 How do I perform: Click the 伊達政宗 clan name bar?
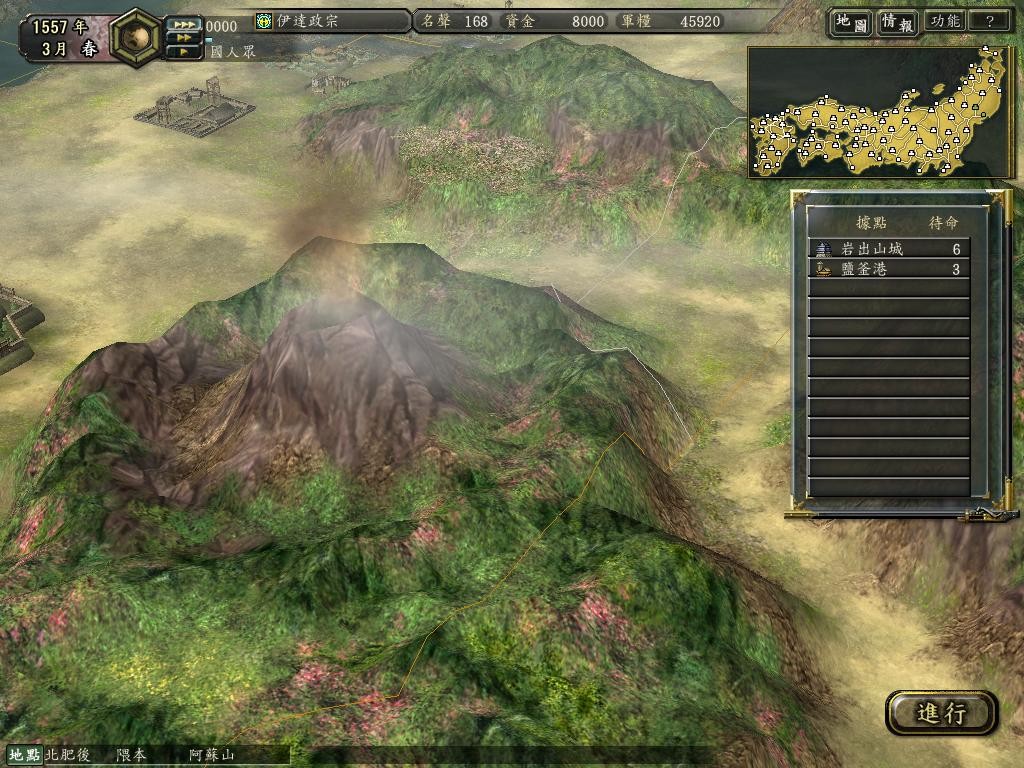pyautogui.click(x=332, y=21)
